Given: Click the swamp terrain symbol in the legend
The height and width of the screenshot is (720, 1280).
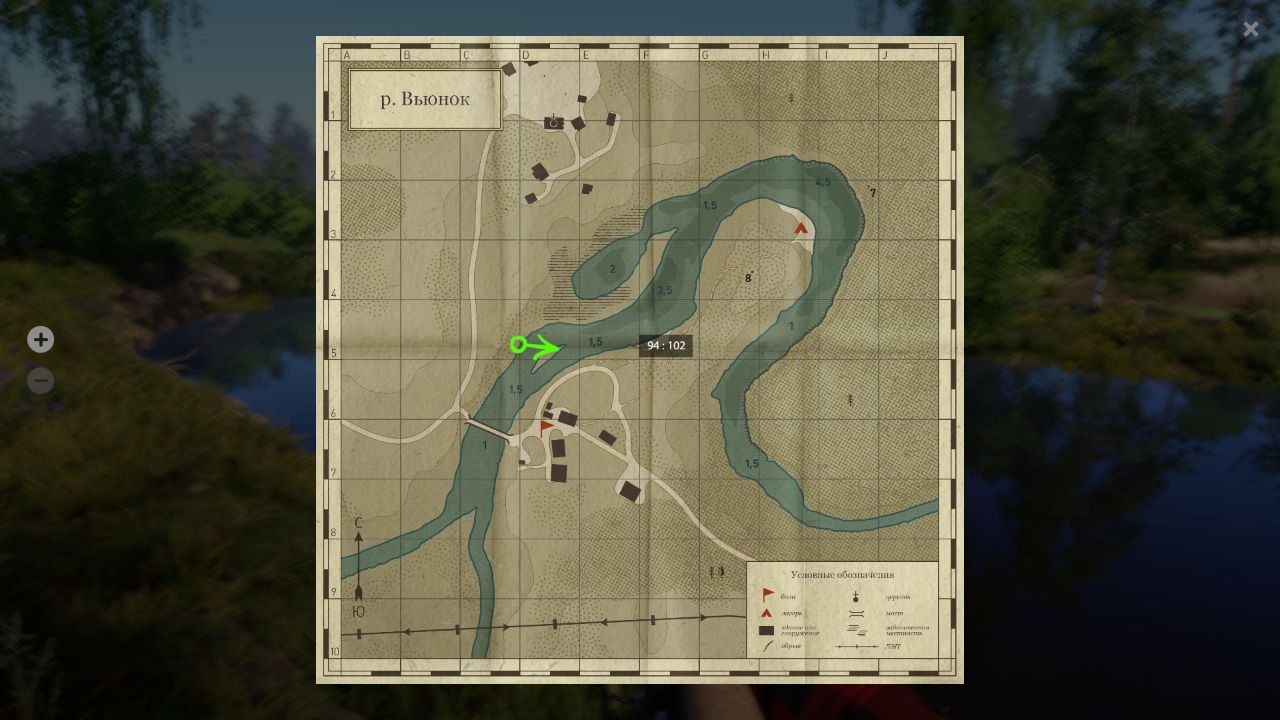Looking at the screenshot, I should point(854,631).
